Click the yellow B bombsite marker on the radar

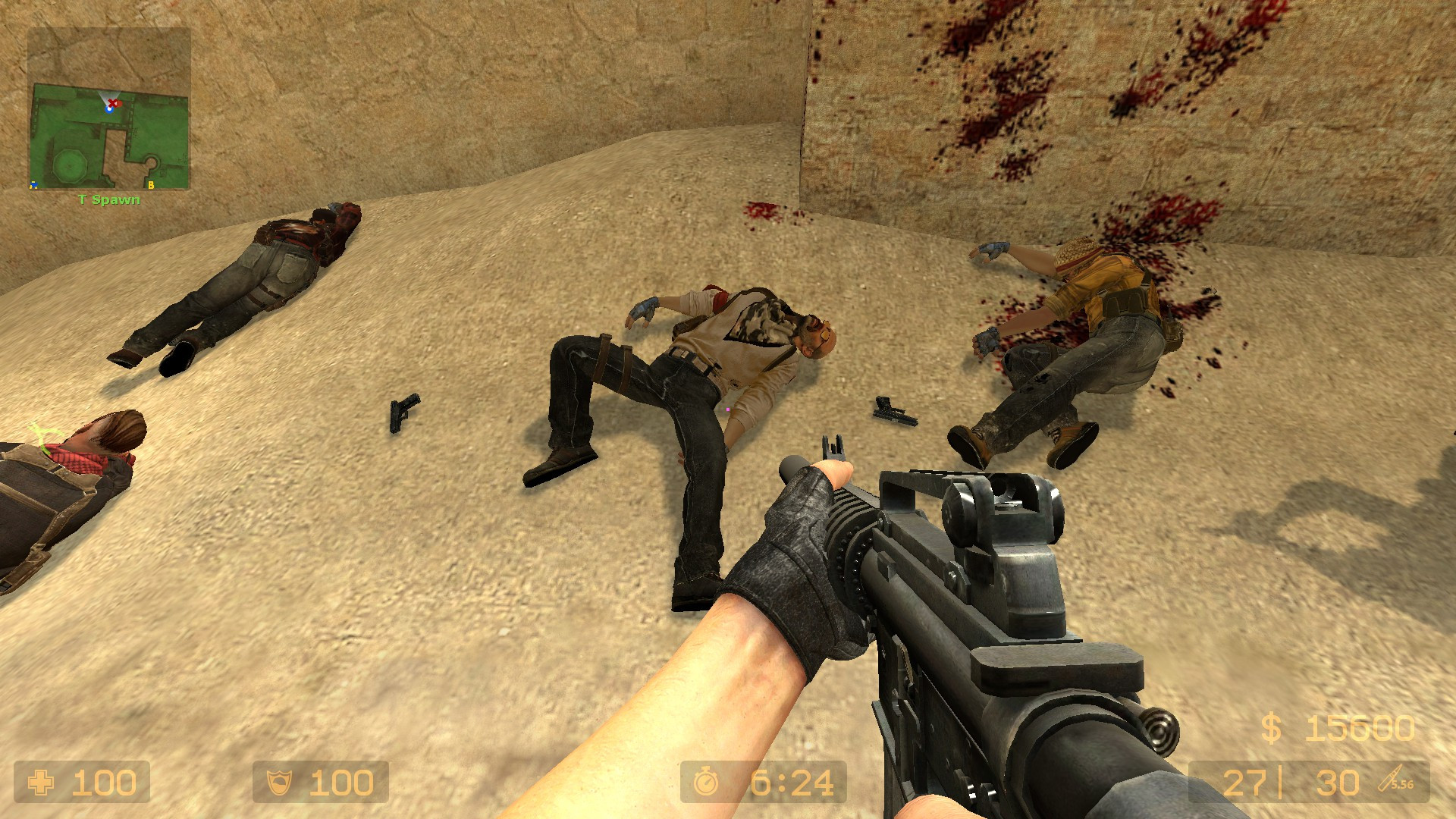pos(151,185)
